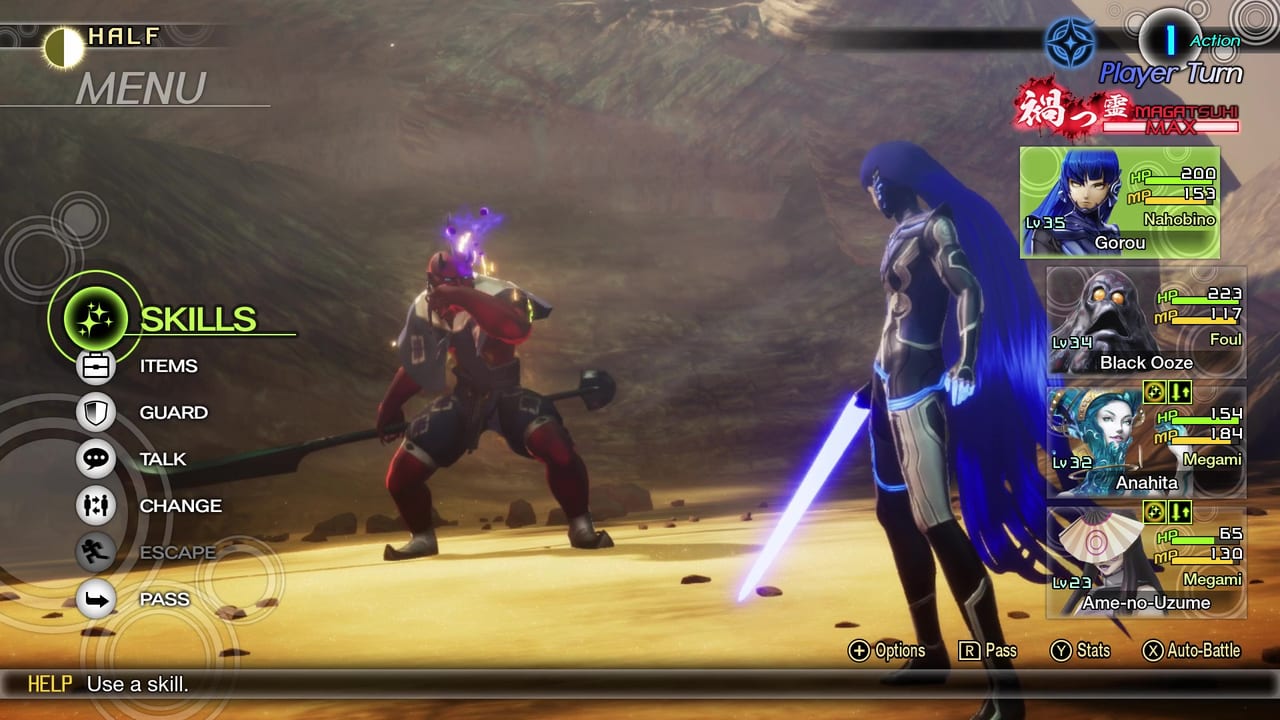Image resolution: width=1280 pixels, height=720 pixels.
Task: Select the Skills sparkle icon
Action: tap(93, 318)
